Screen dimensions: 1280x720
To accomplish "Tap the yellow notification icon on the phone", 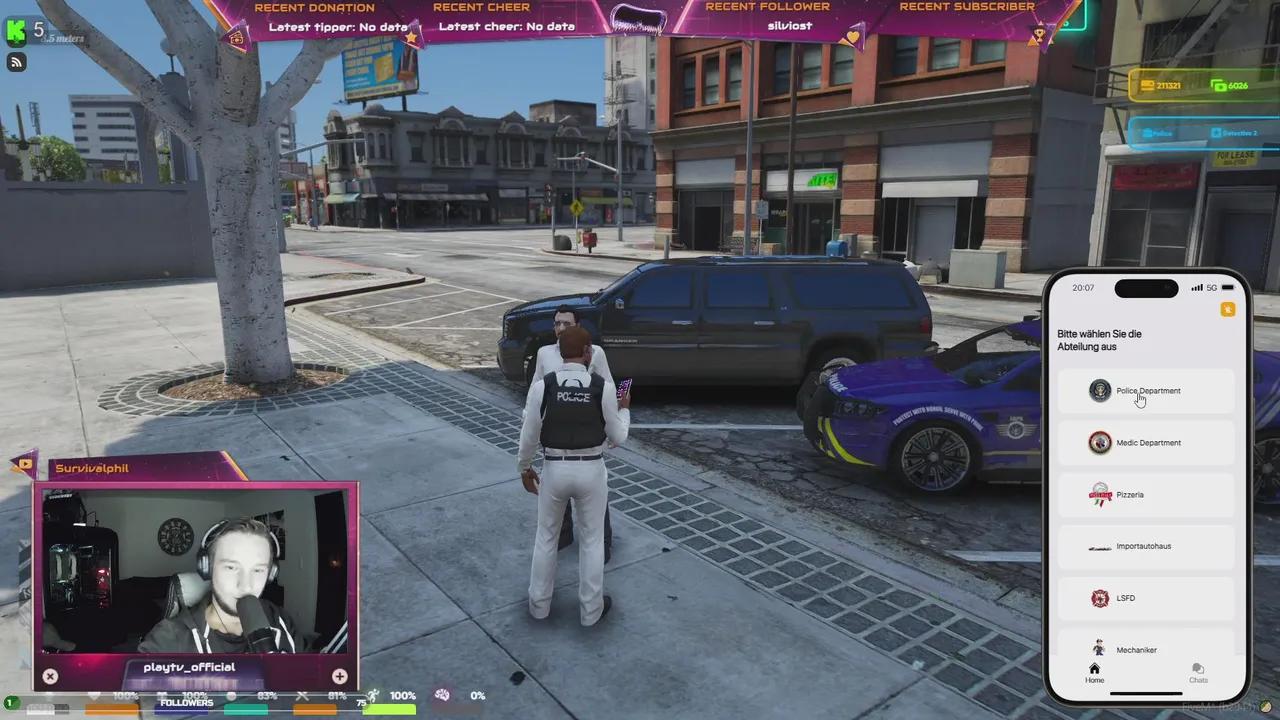I will coord(1228,309).
